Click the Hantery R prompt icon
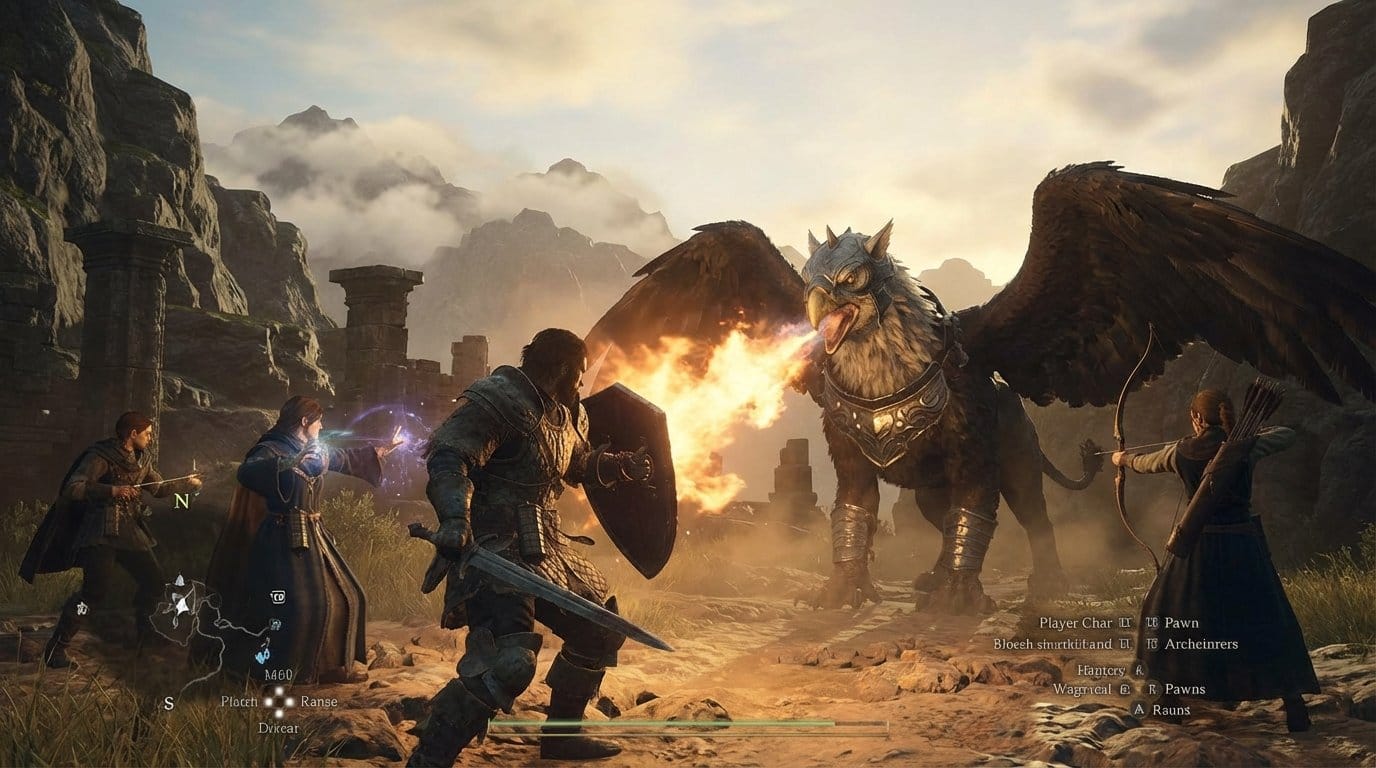1376x768 pixels. tap(1138, 670)
